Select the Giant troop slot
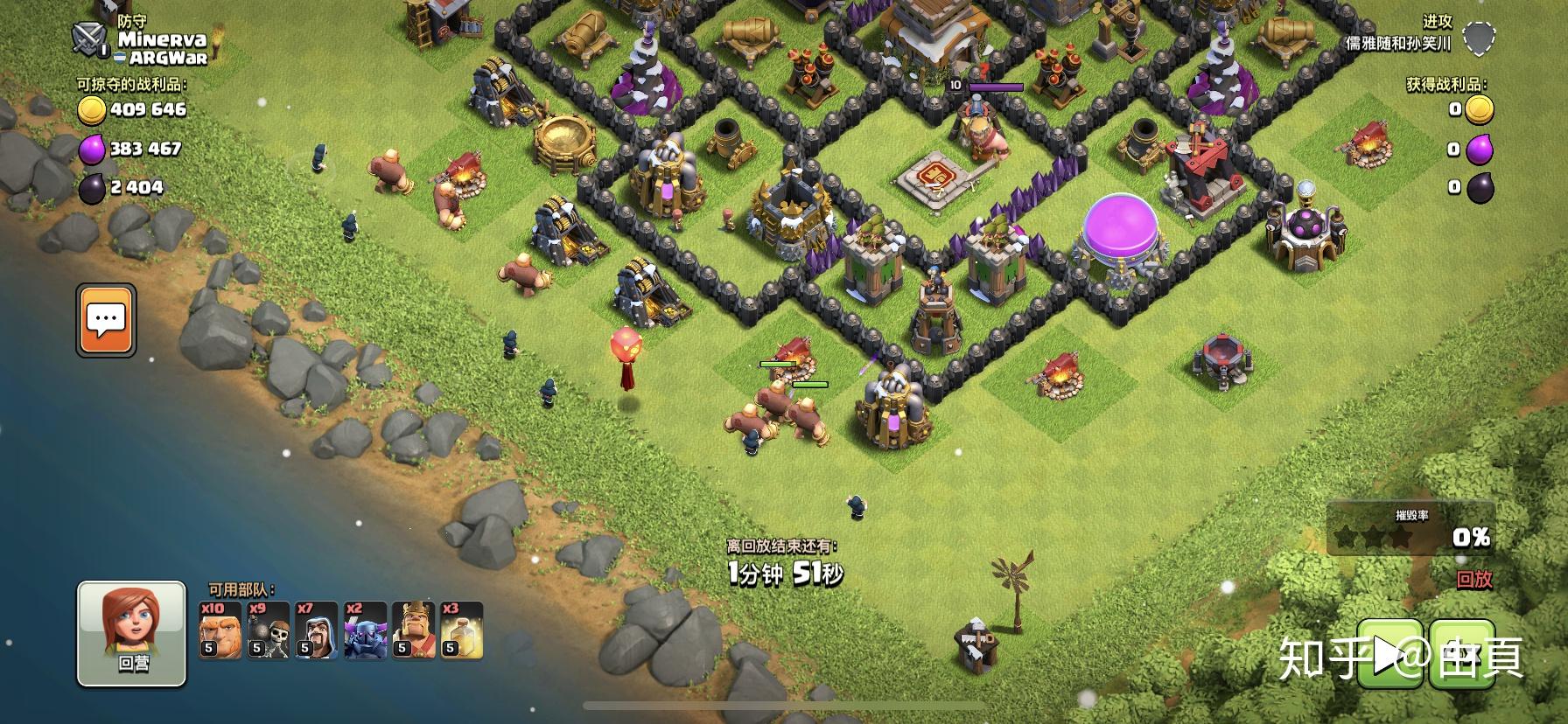Screen dimensions: 1568x724 220,630
